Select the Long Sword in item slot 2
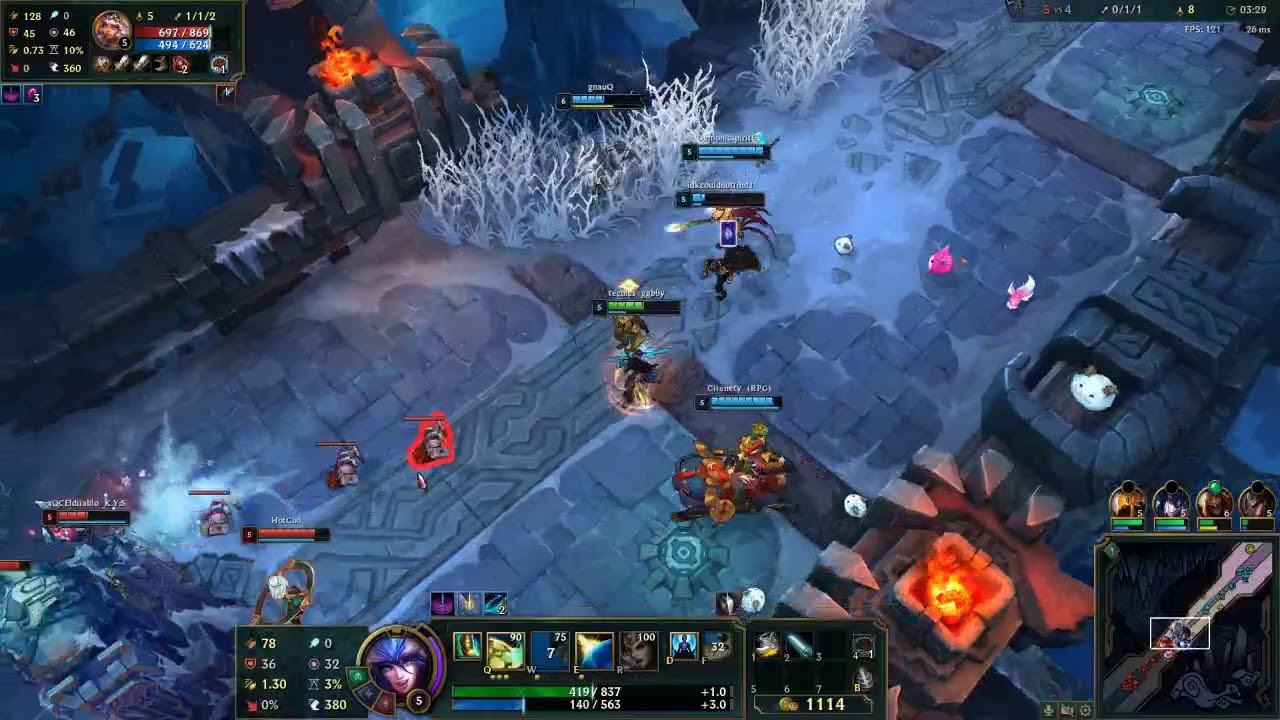 [797, 644]
